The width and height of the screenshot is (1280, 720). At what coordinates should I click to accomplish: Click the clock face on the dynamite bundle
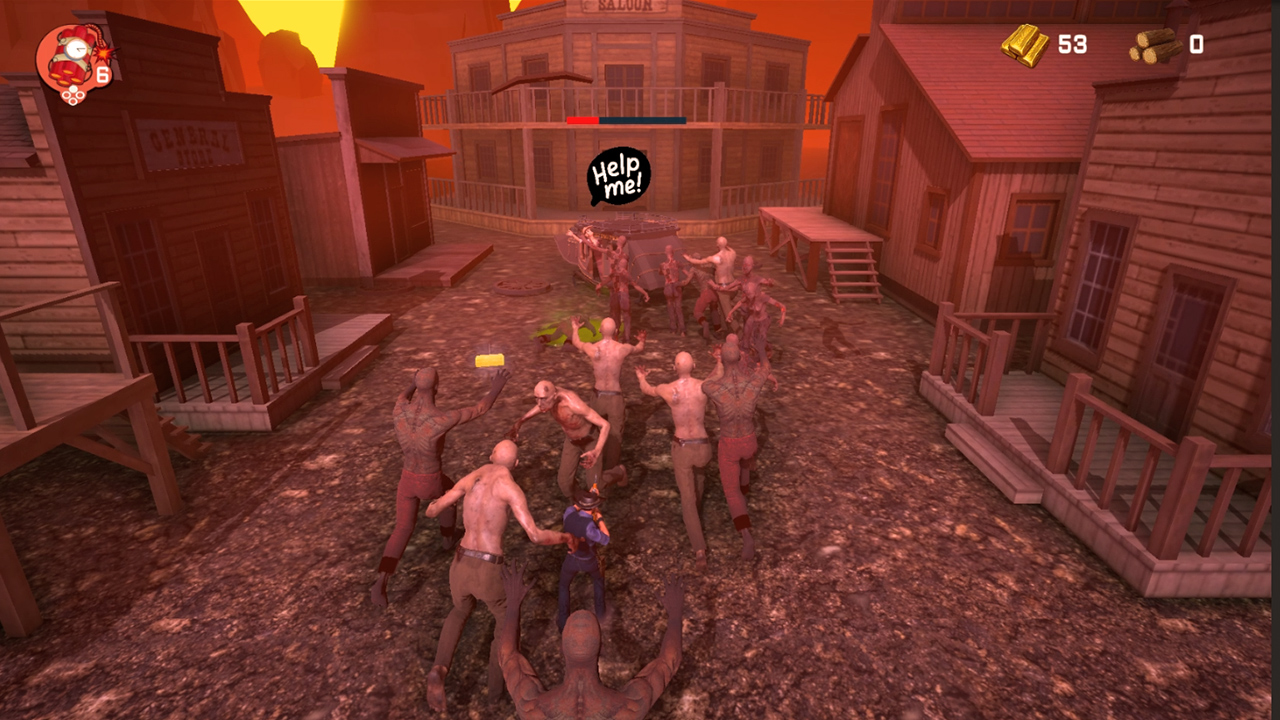77,49
